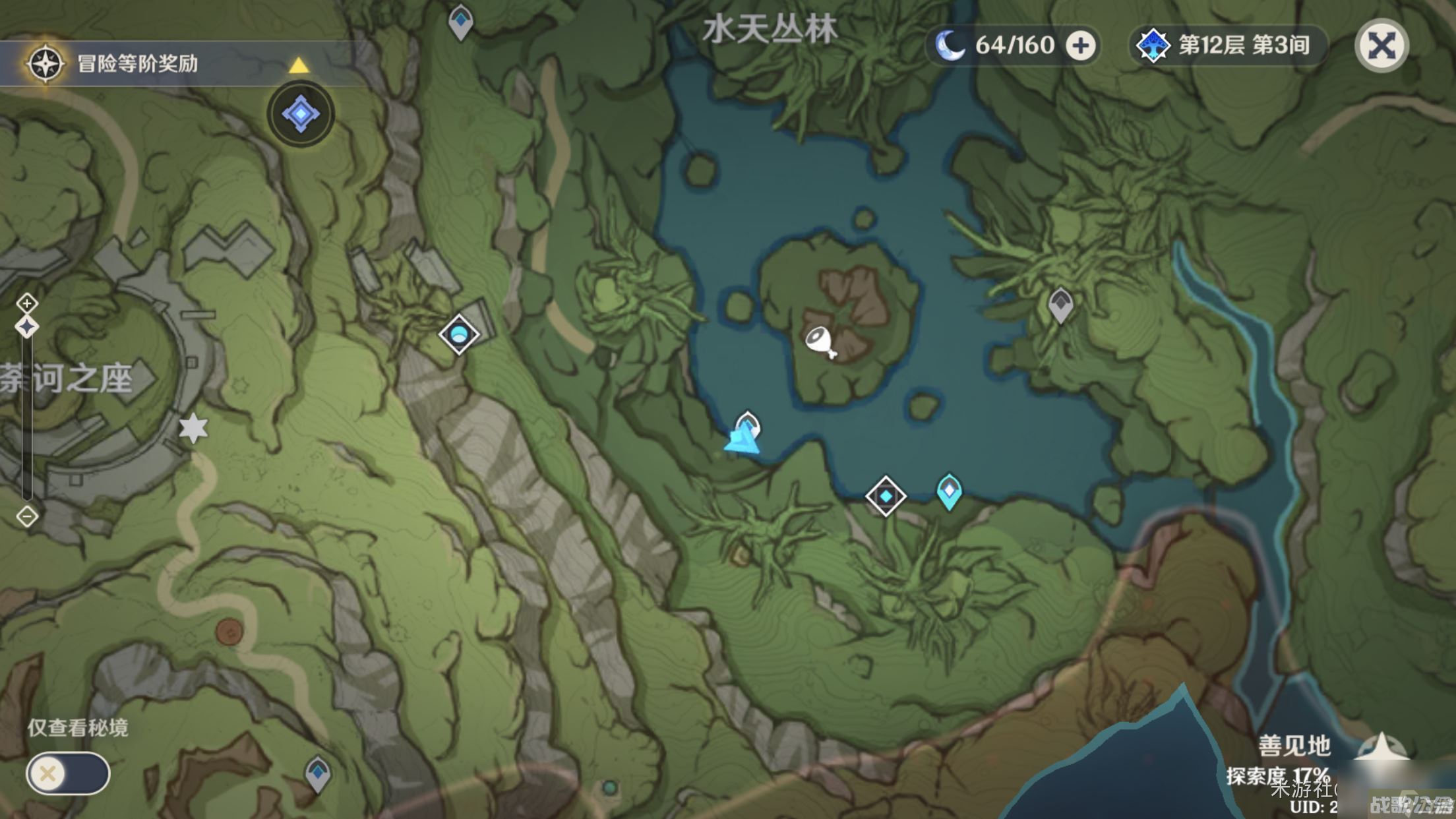
Task: Click the map zoom slider handle
Action: 27,327
